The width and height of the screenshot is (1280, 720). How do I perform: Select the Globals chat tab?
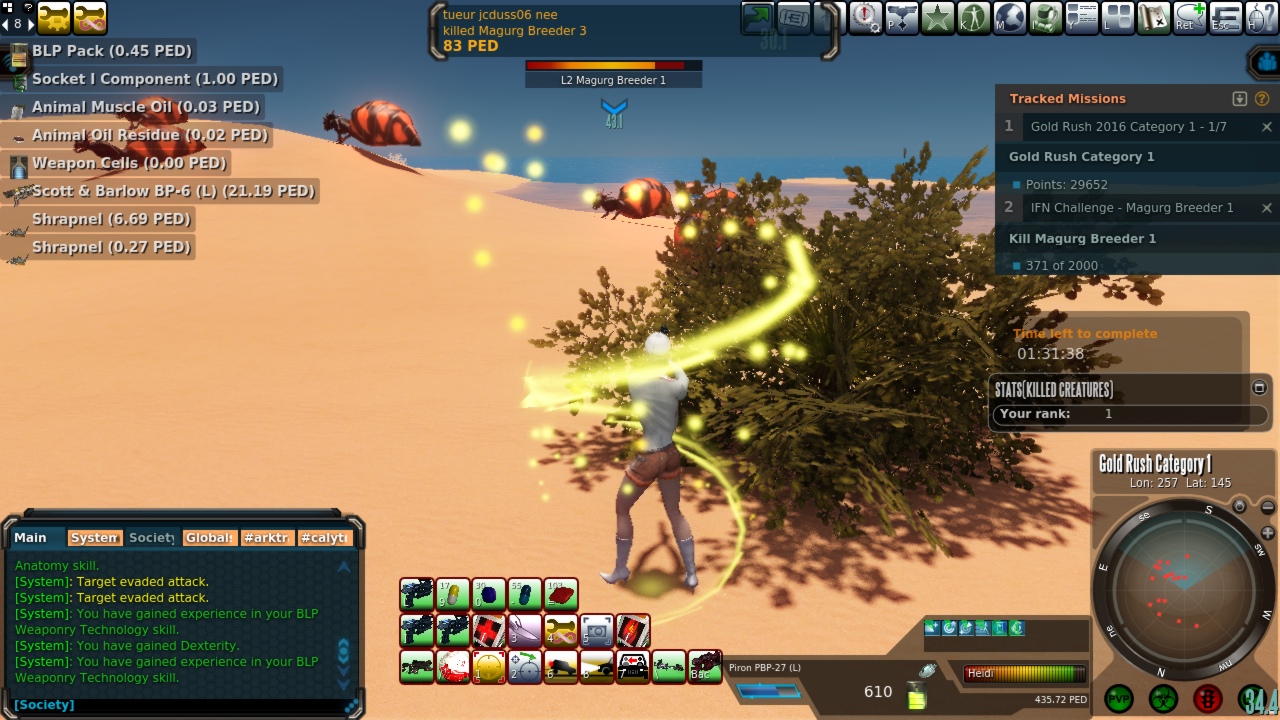[210, 538]
